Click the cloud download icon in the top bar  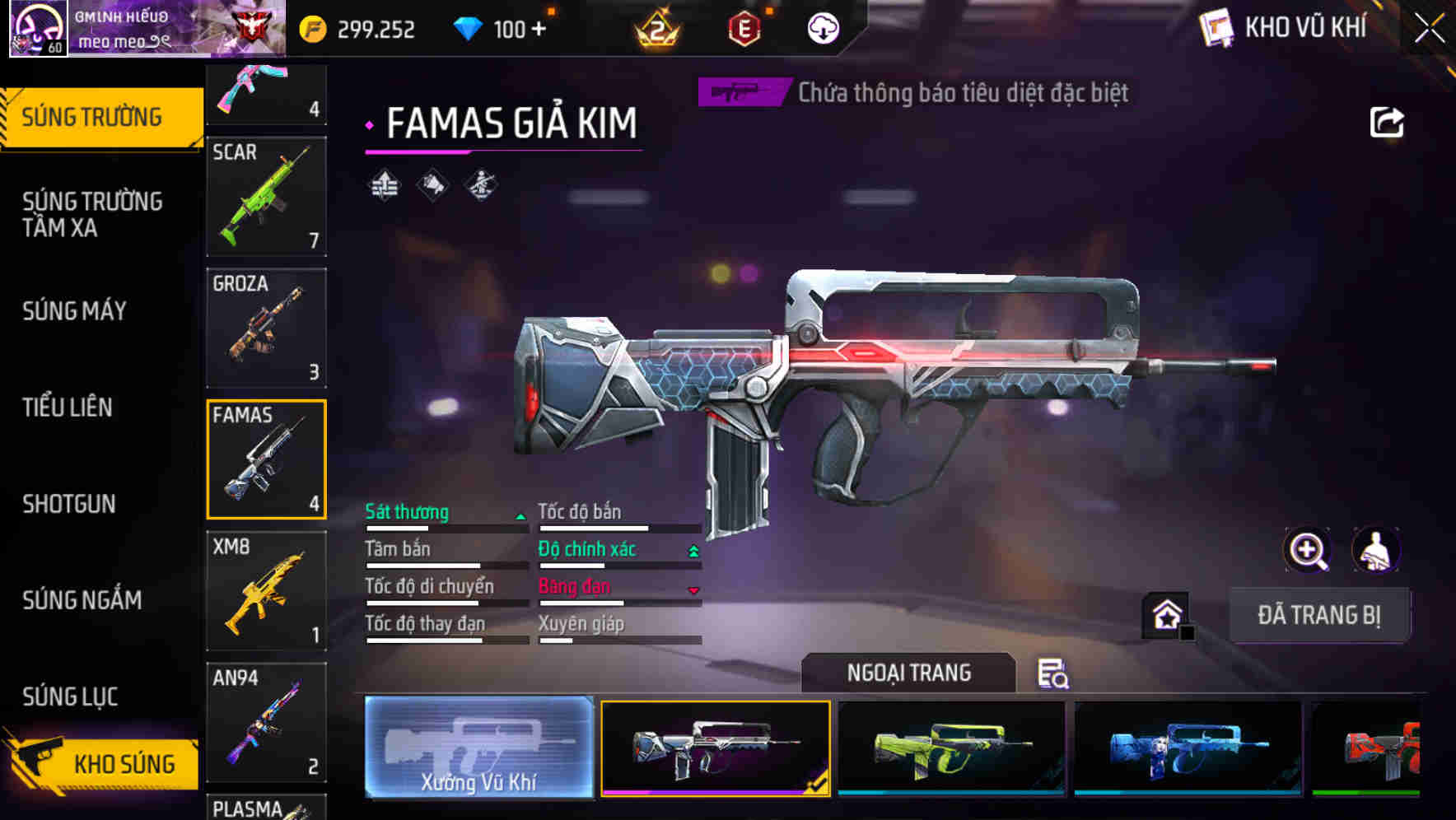821,28
